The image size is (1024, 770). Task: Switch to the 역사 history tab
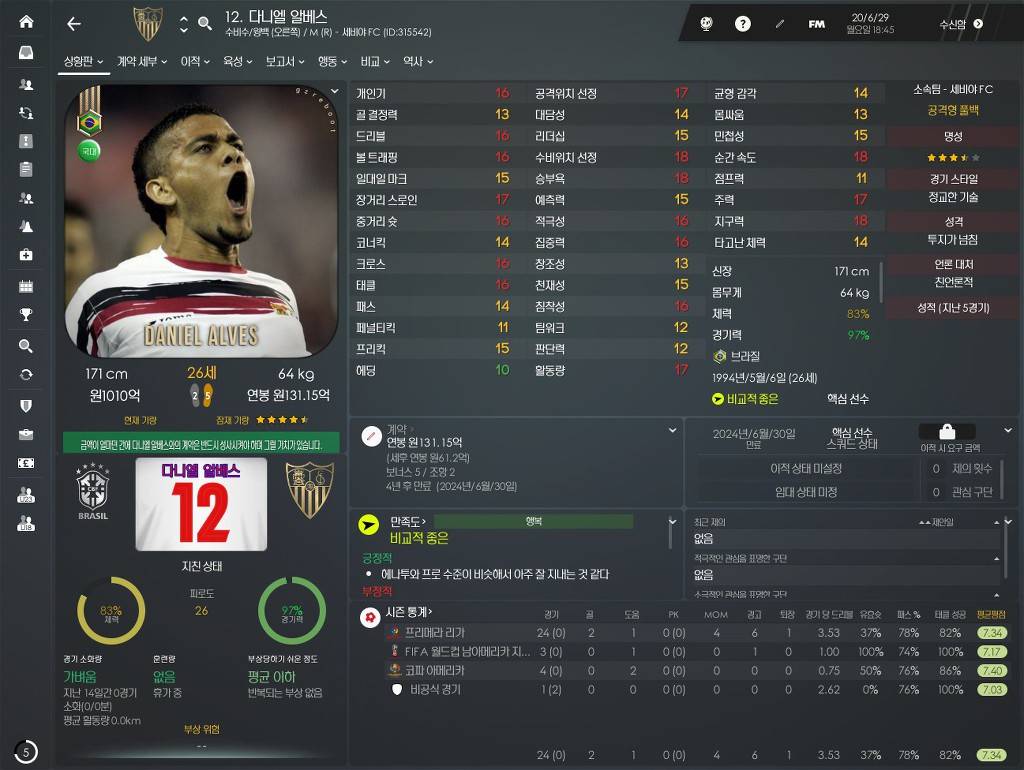point(417,62)
